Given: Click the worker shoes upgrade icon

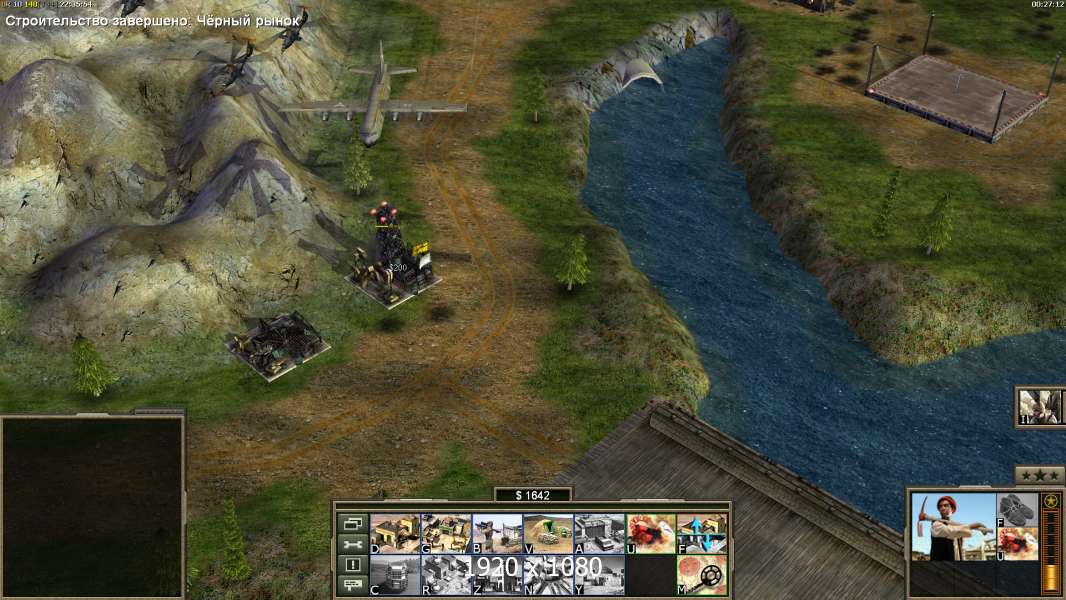Looking at the screenshot, I should click(1018, 509).
